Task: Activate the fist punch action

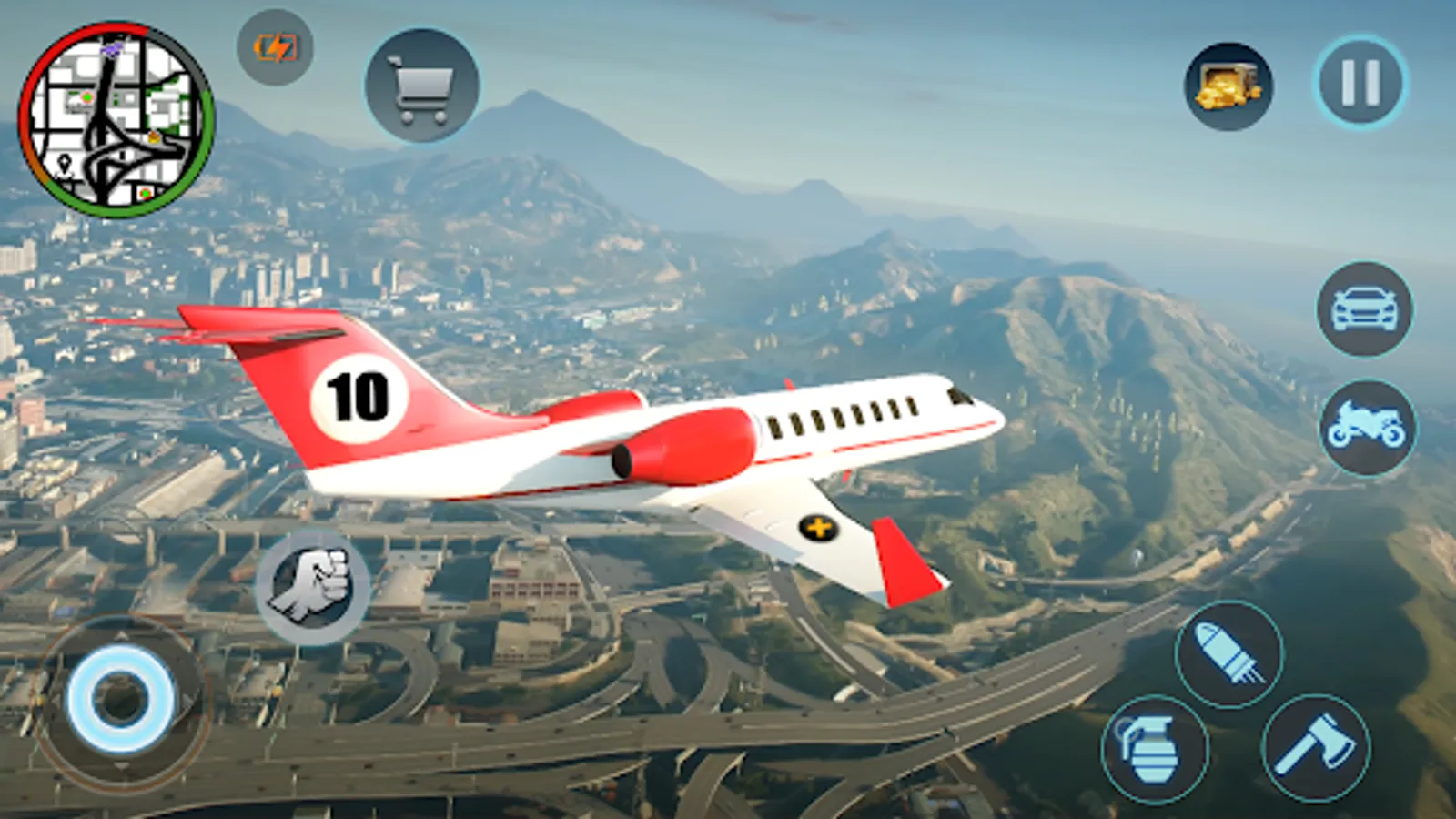Action: click(312, 587)
